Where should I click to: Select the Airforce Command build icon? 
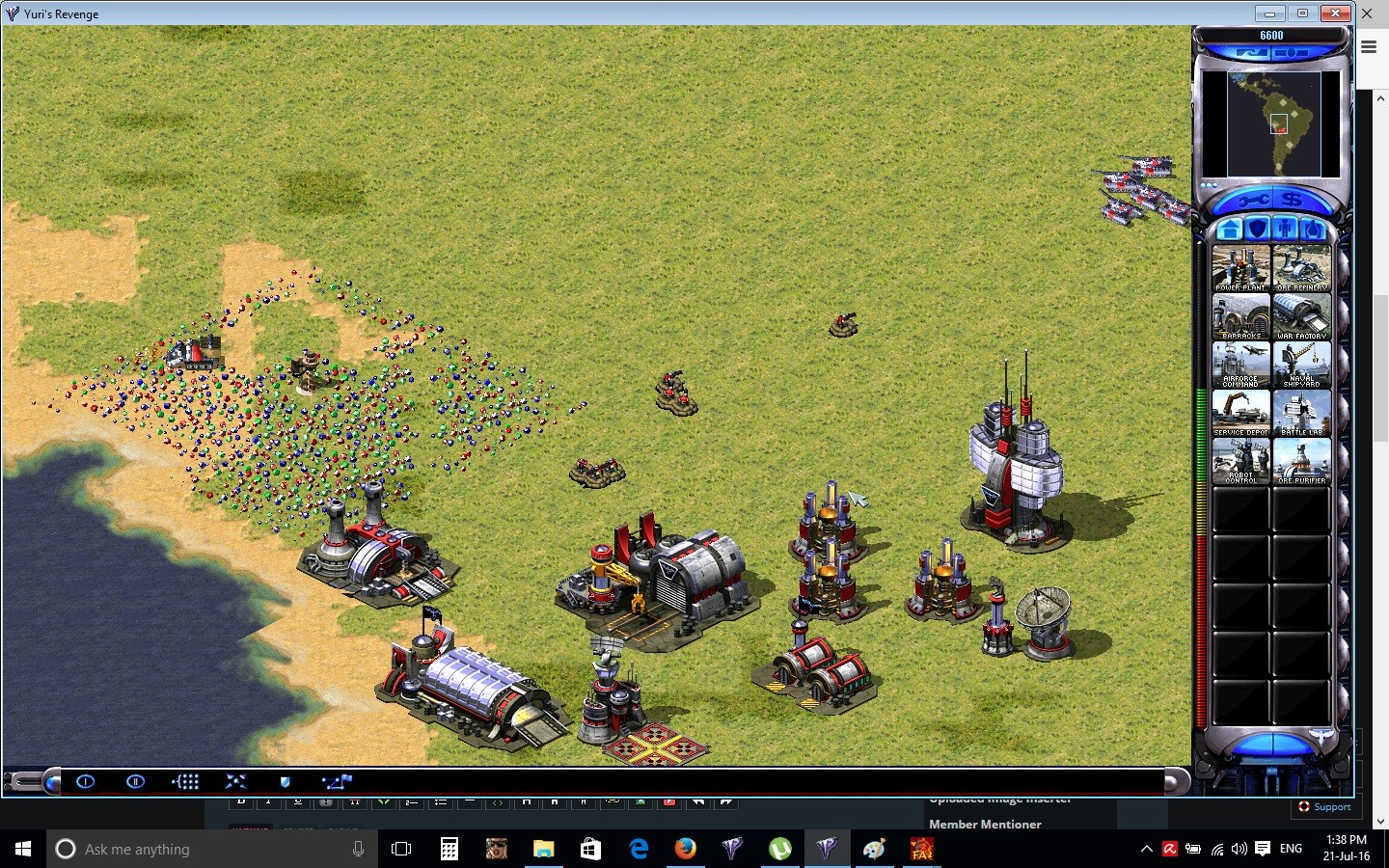(x=1241, y=364)
